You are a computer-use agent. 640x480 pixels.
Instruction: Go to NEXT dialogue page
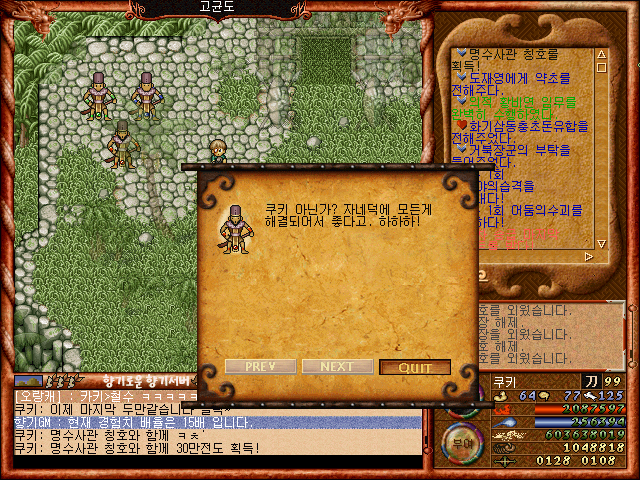pyautogui.click(x=337, y=367)
